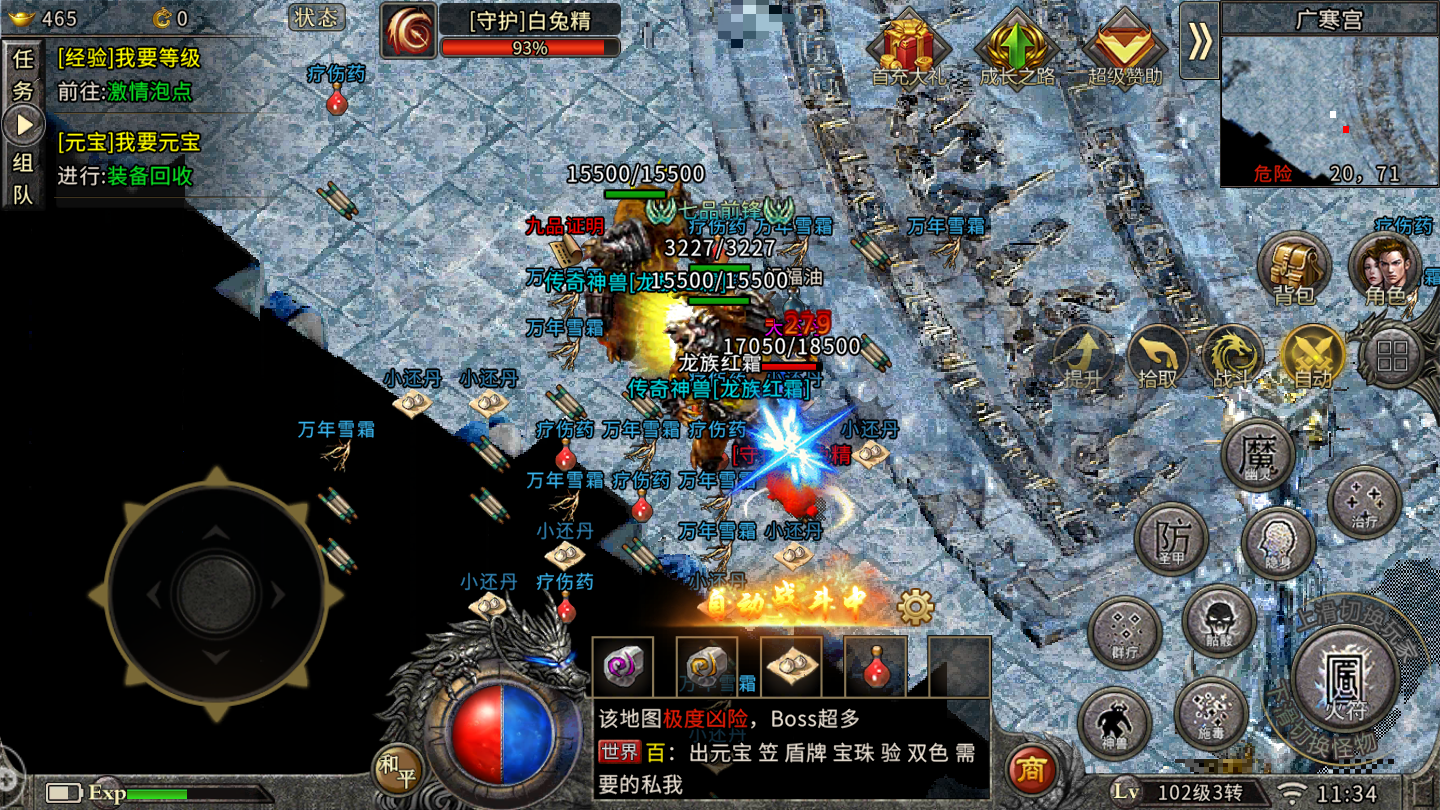Open the 背包 backpack

click(x=1293, y=268)
